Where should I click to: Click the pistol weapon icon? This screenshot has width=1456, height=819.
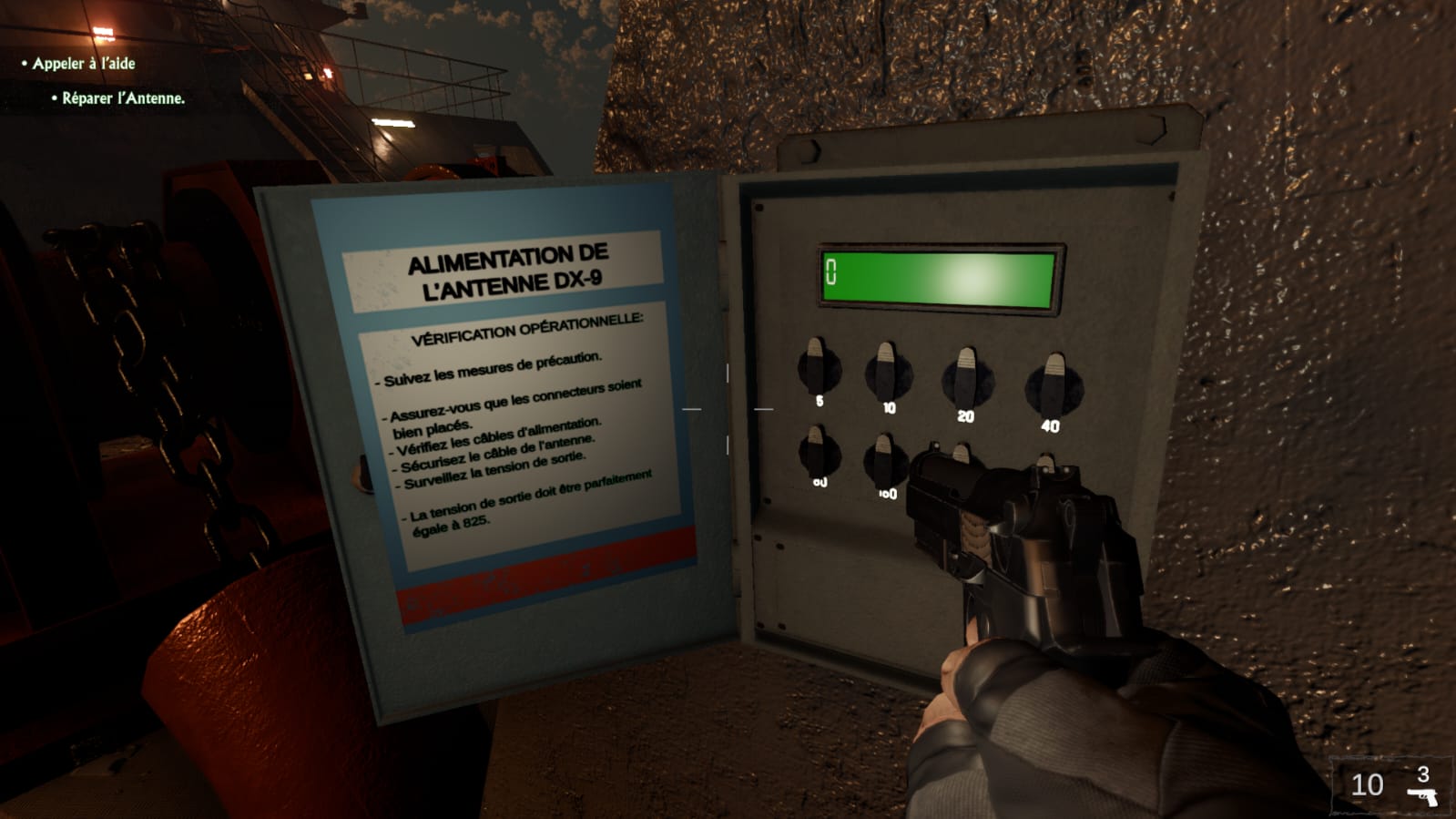pyautogui.click(x=1422, y=796)
